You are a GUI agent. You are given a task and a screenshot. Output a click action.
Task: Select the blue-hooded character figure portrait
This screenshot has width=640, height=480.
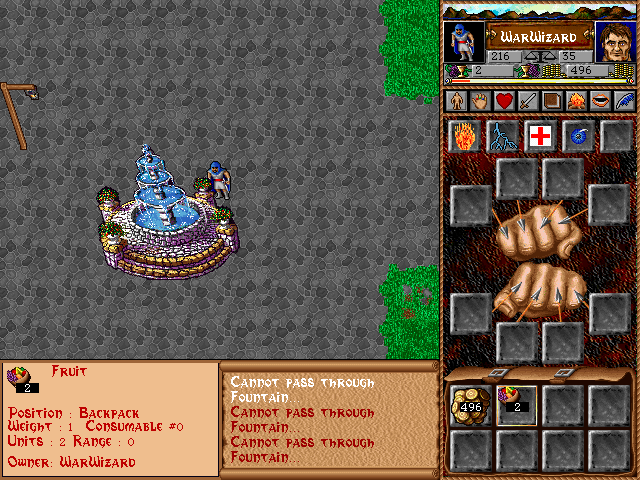pyautogui.click(x=464, y=42)
